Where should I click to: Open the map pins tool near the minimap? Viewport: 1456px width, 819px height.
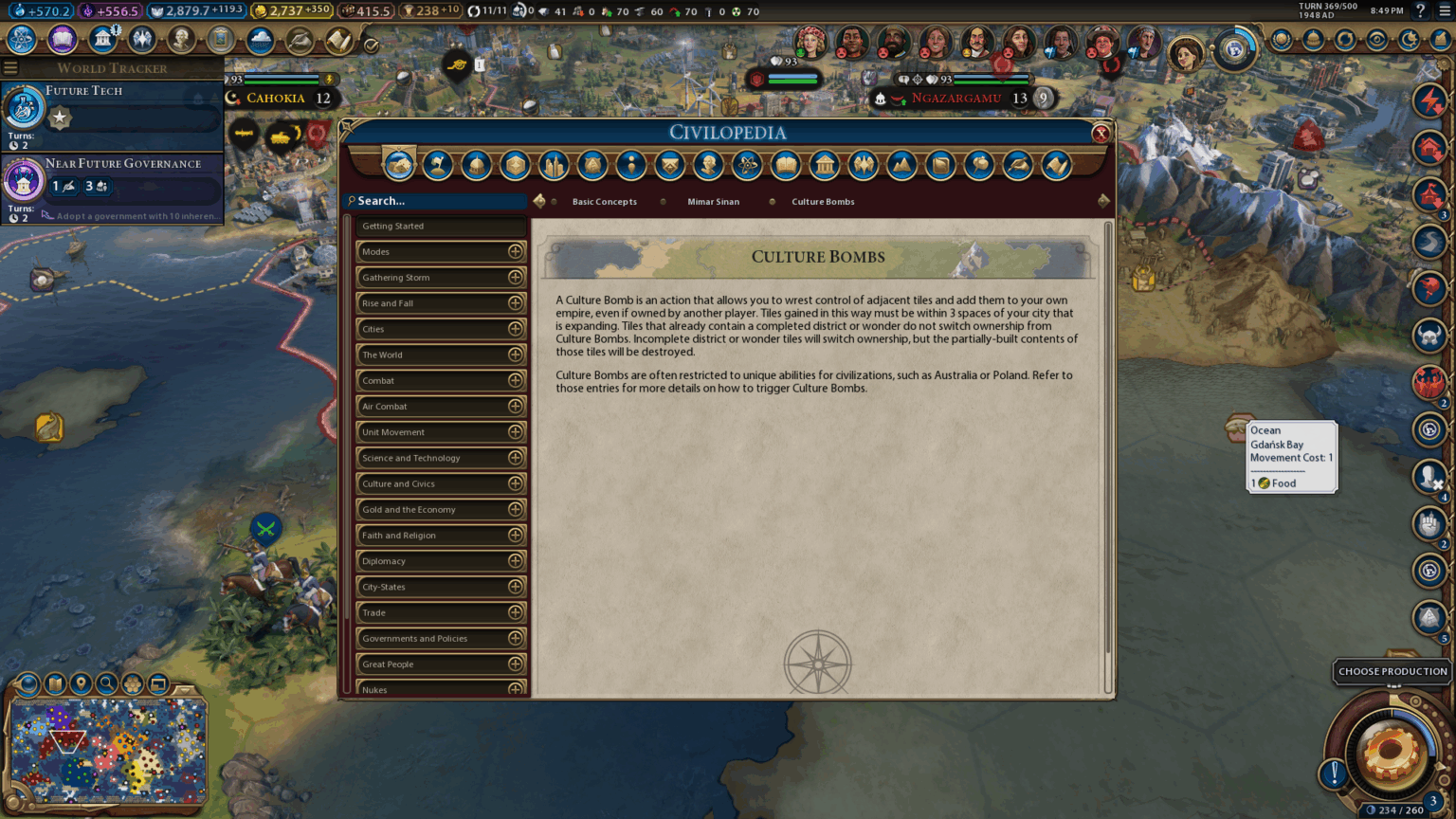(81, 682)
